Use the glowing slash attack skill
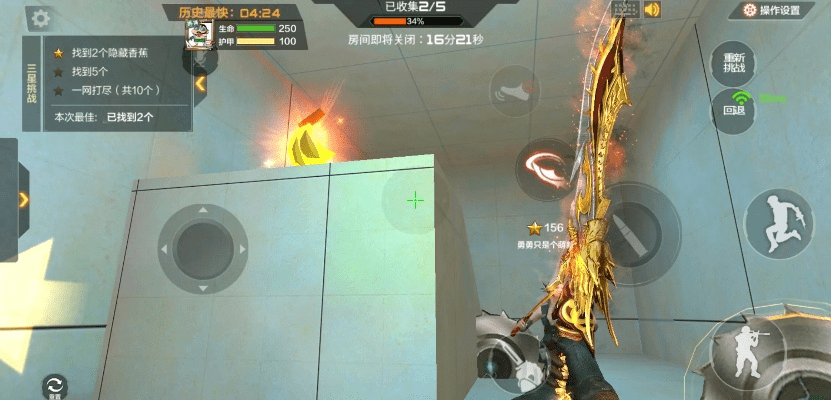 pos(544,165)
